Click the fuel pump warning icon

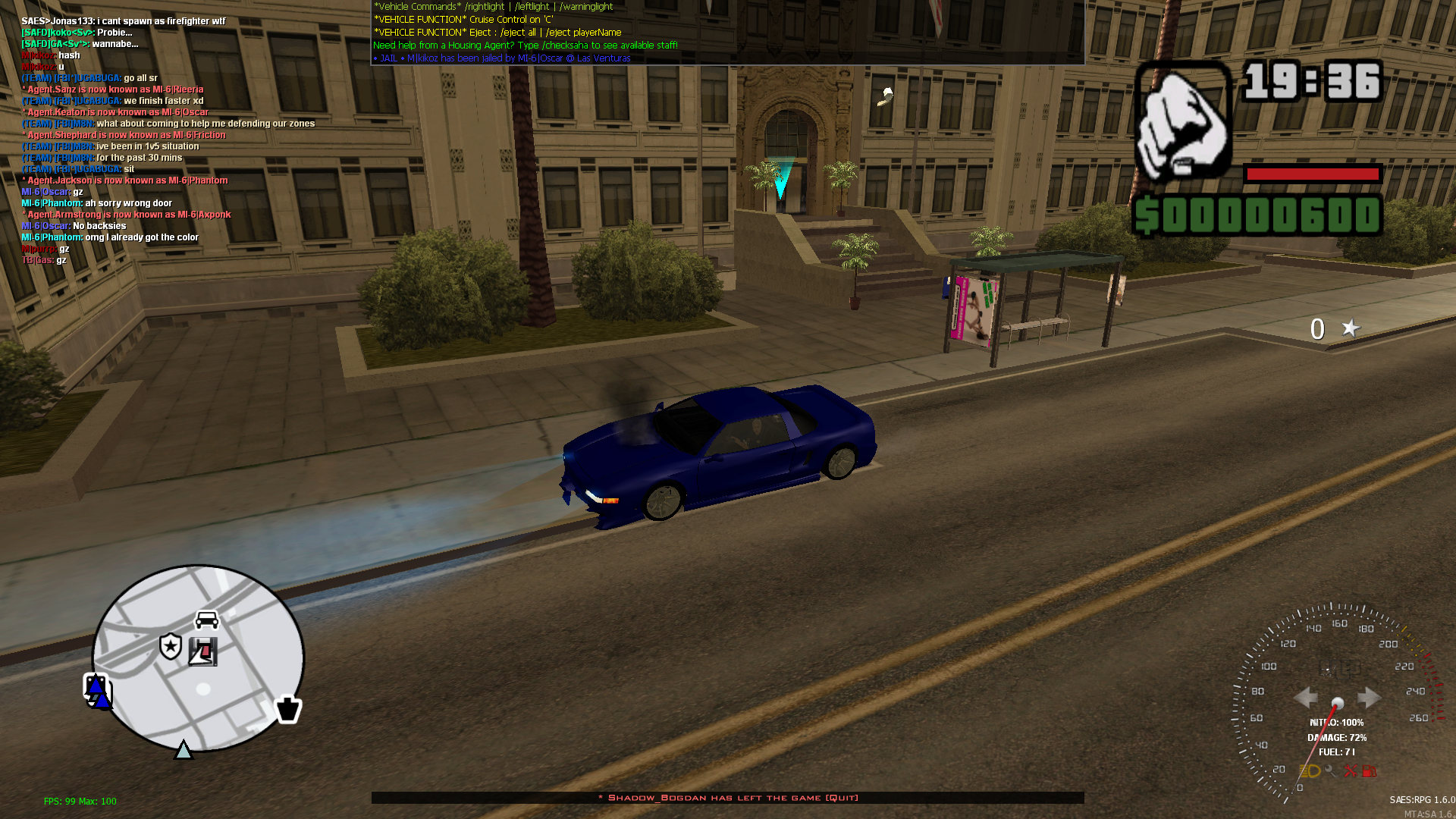coord(1370,772)
